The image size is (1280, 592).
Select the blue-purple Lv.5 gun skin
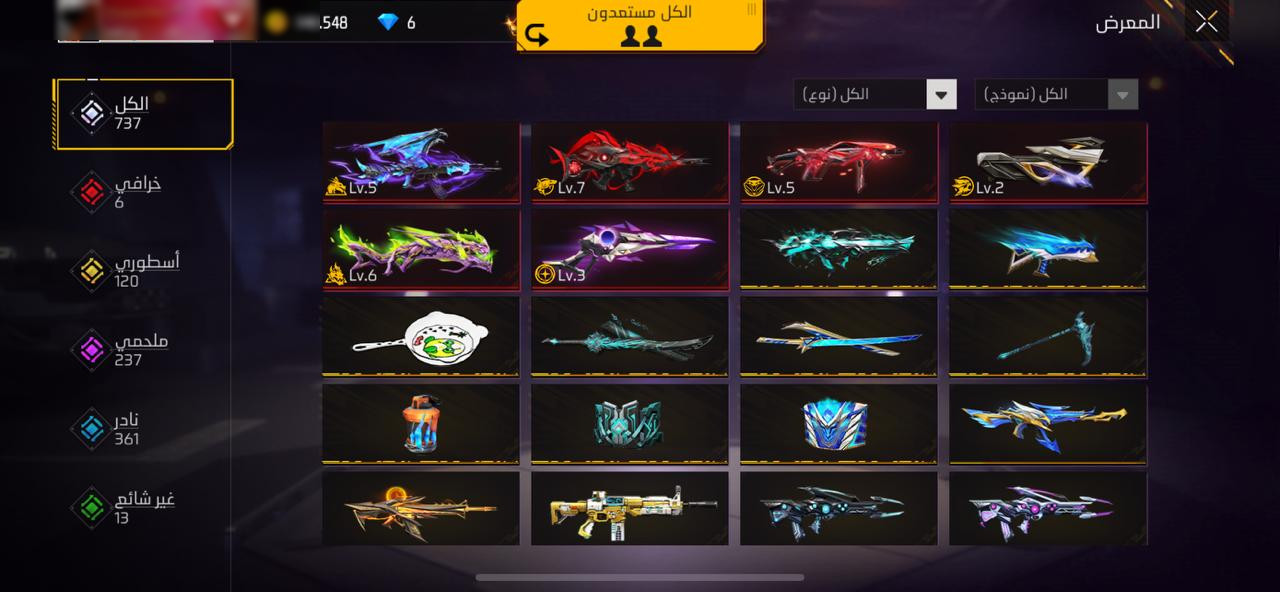421,161
